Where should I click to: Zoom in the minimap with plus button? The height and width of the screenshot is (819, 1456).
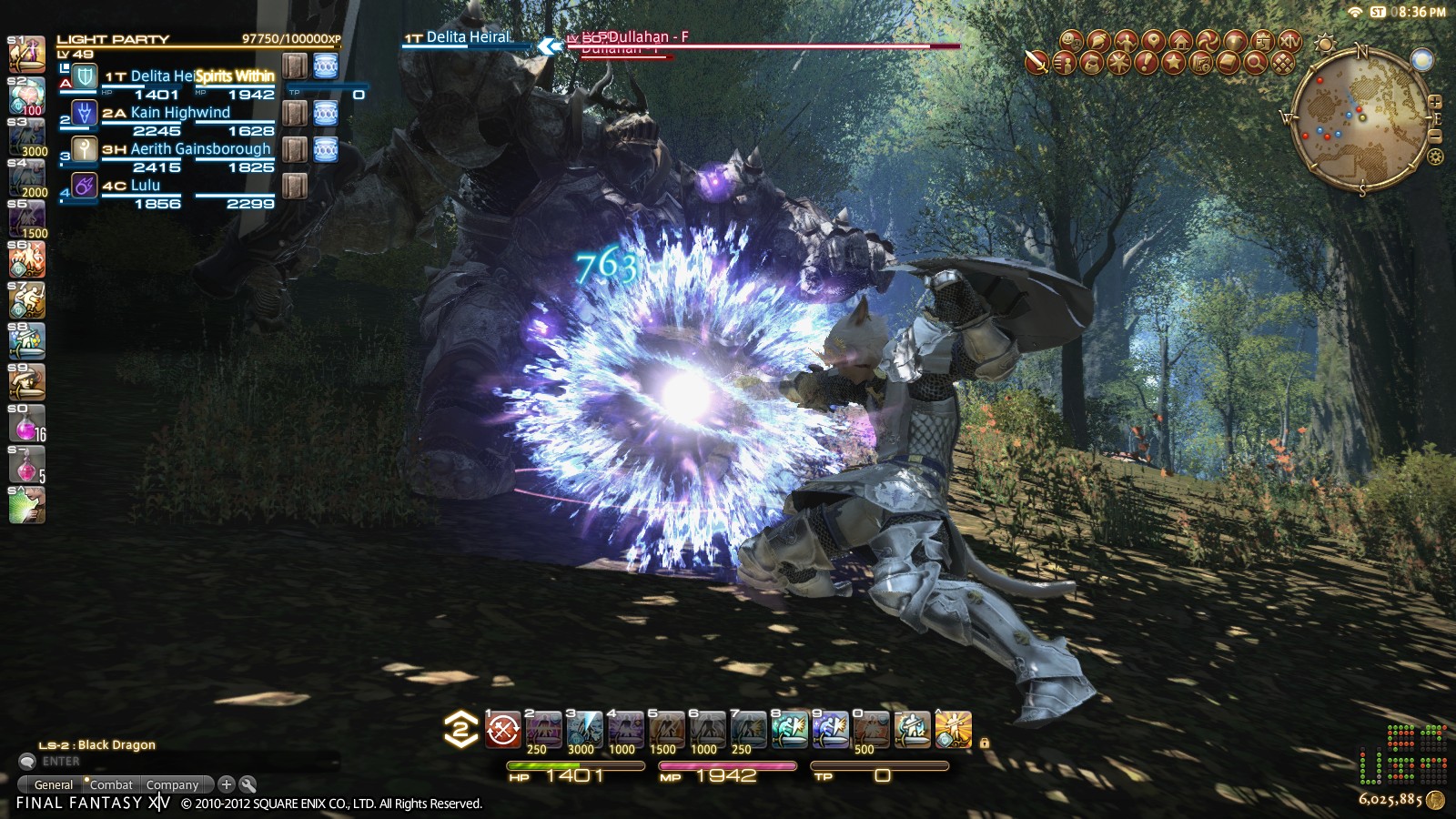point(1435,102)
